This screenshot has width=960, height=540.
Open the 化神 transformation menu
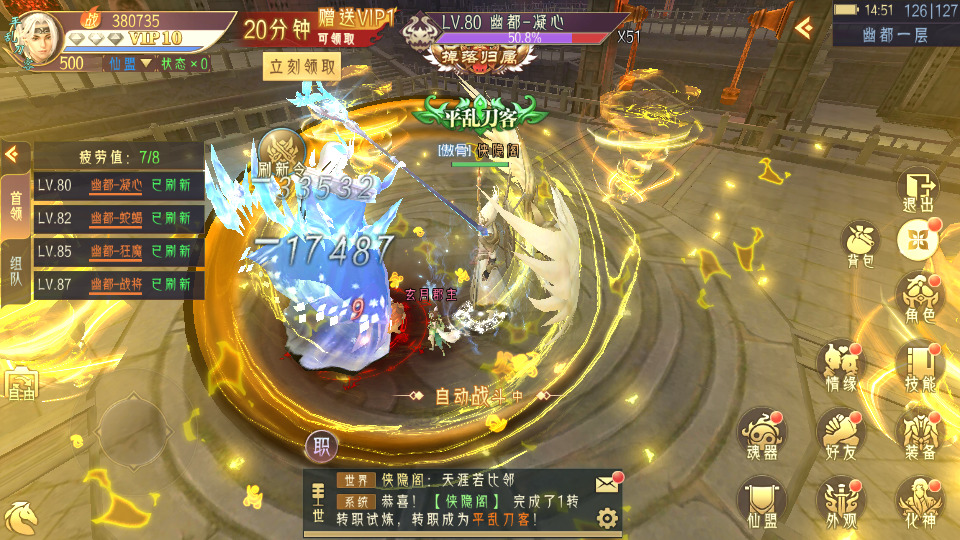tap(919, 503)
